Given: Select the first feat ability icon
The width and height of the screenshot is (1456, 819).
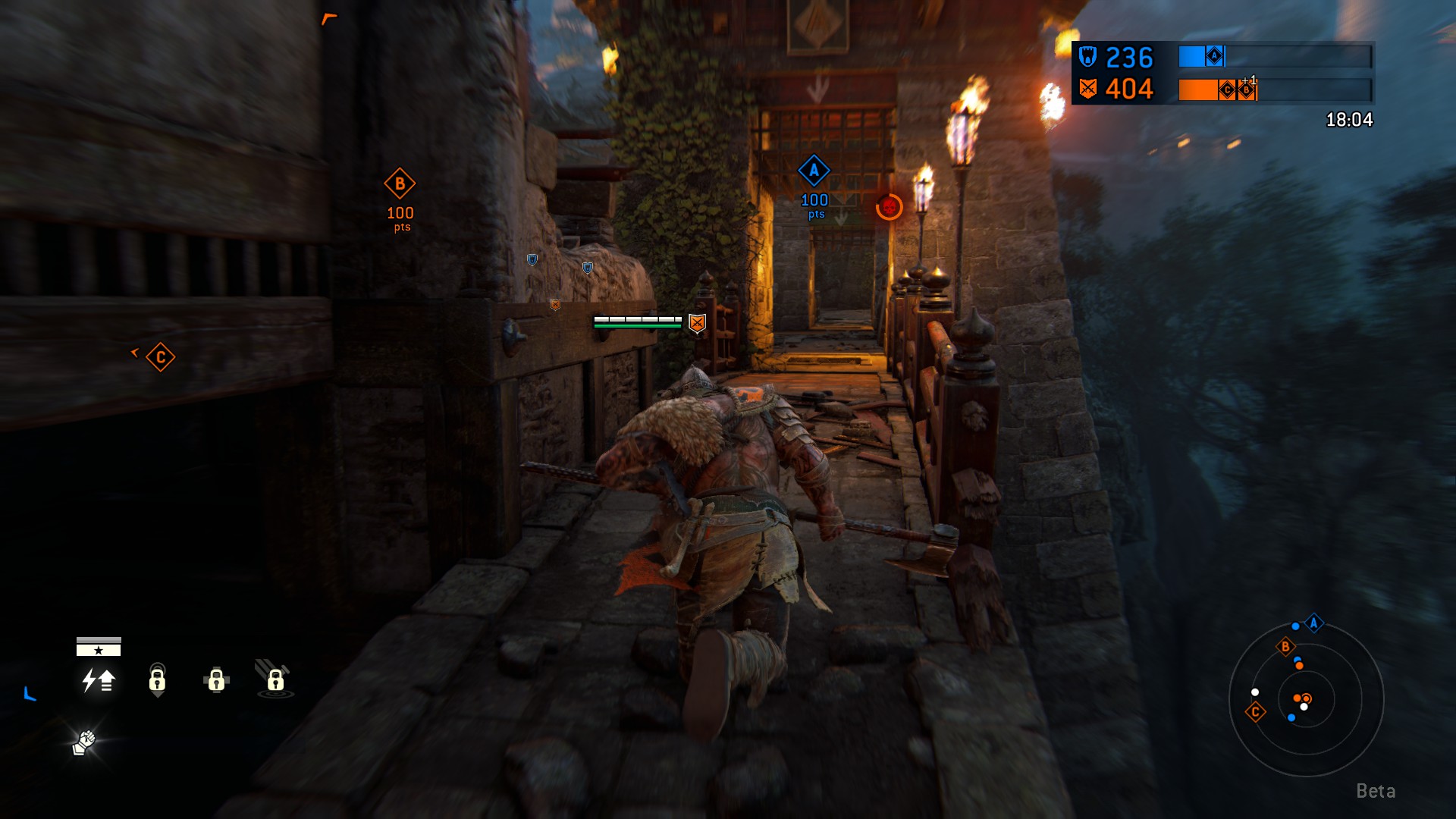Looking at the screenshot, I should [97, 682].
